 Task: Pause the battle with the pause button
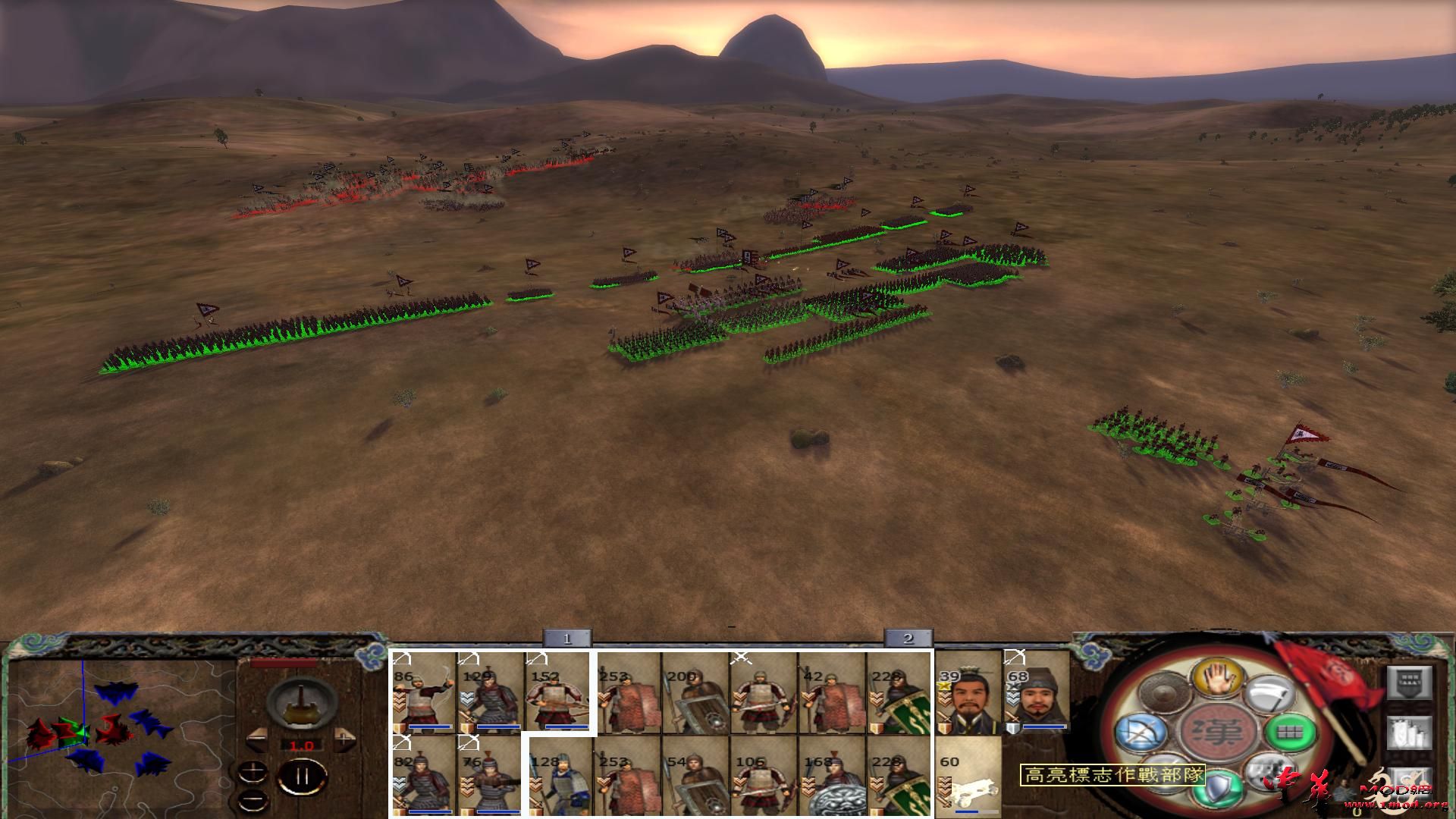tap(303, 776)
